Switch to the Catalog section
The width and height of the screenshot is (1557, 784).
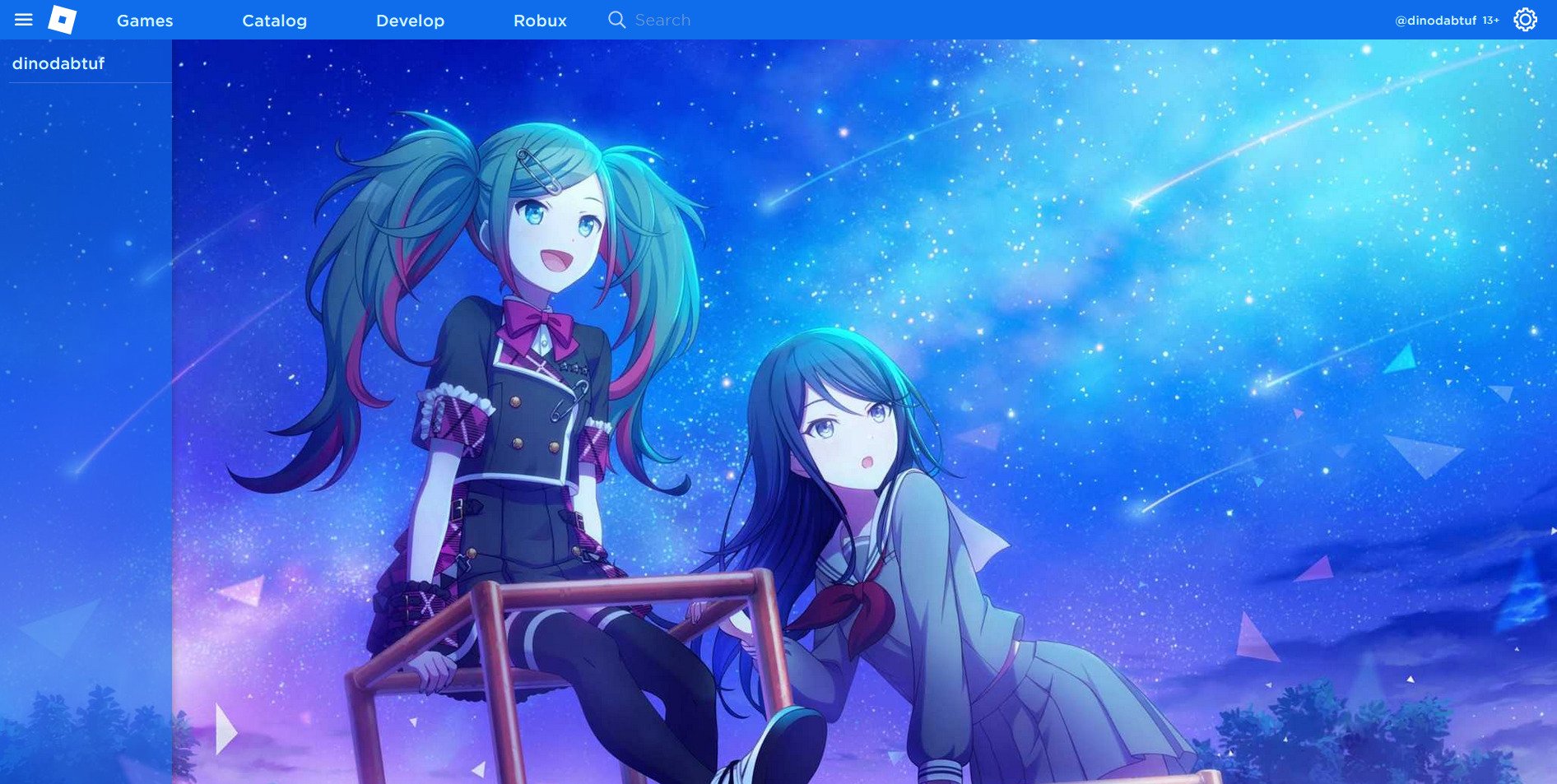[x=274, y=21]
